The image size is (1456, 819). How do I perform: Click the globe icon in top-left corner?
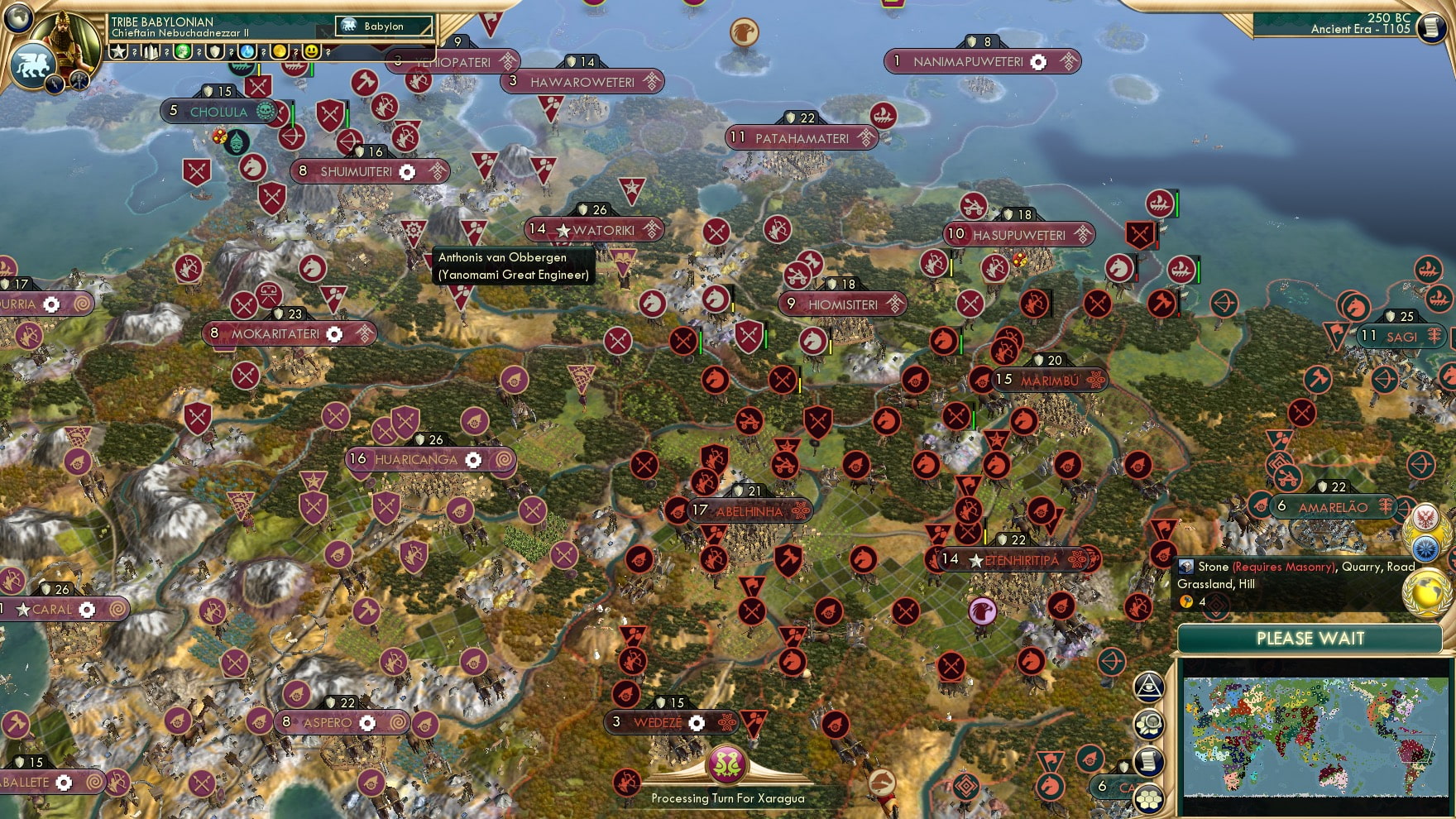click(17, 18)
